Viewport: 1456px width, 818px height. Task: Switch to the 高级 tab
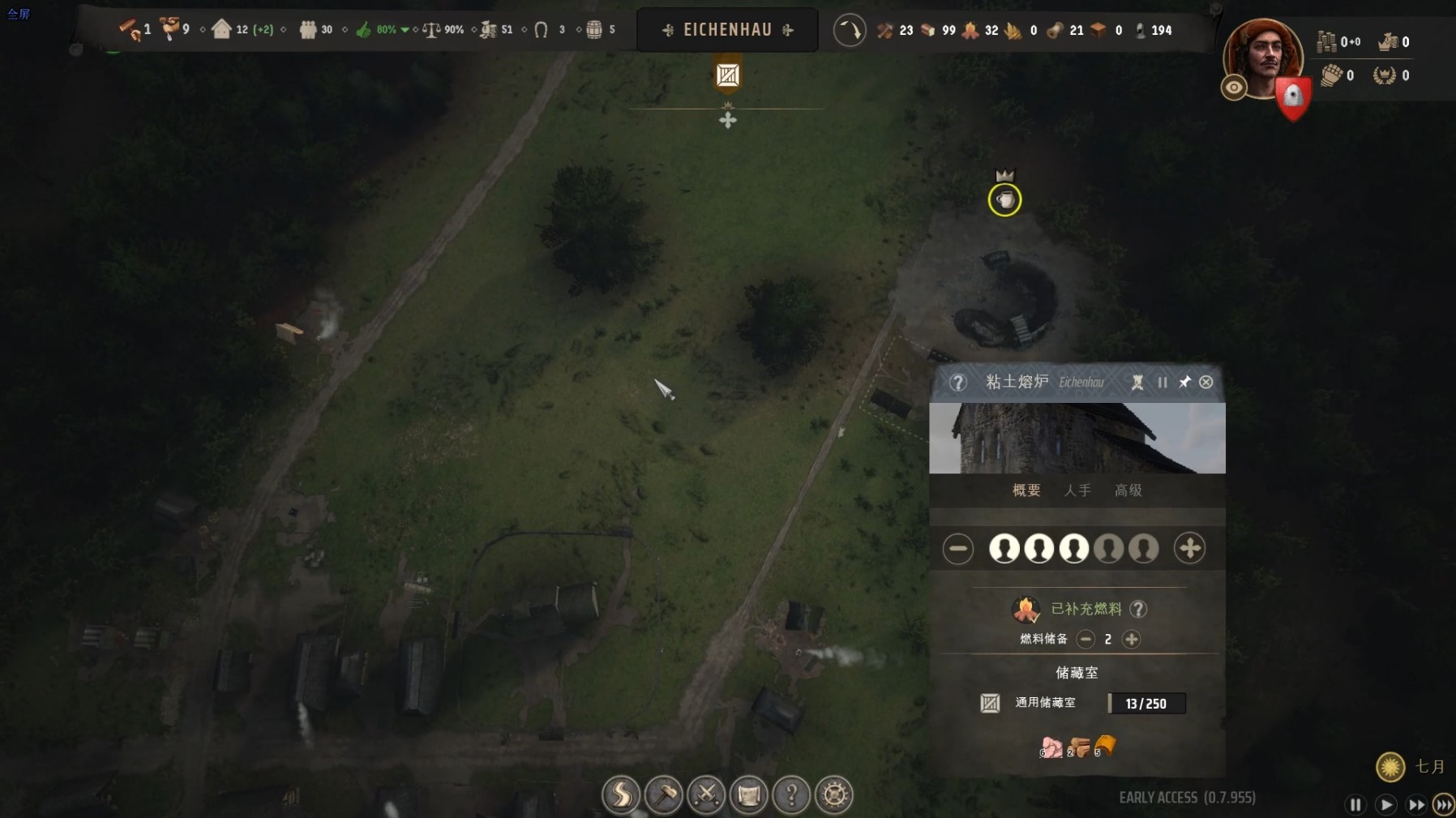point(1128,490)
